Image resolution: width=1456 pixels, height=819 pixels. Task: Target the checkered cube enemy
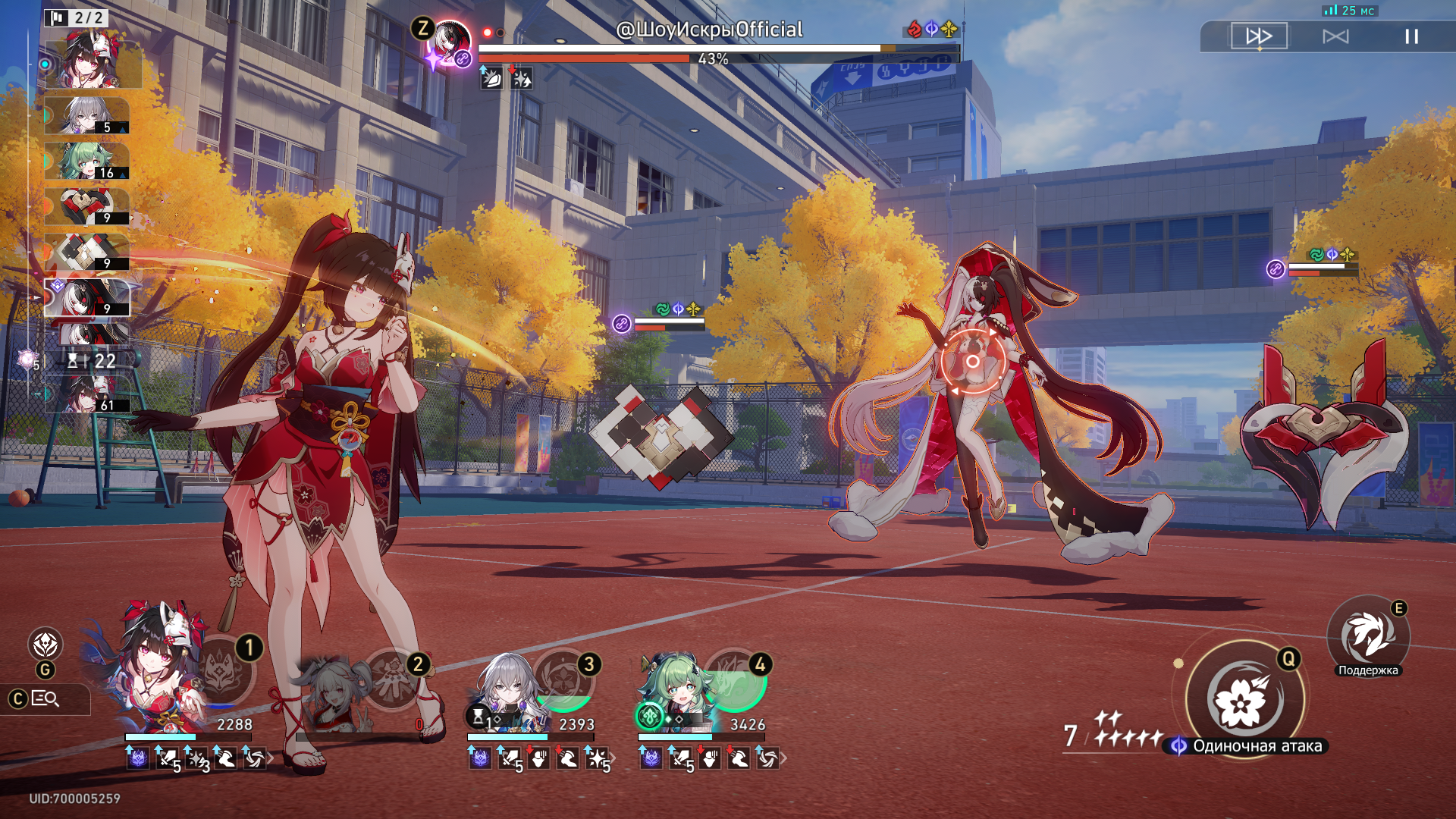click(661, 434)
